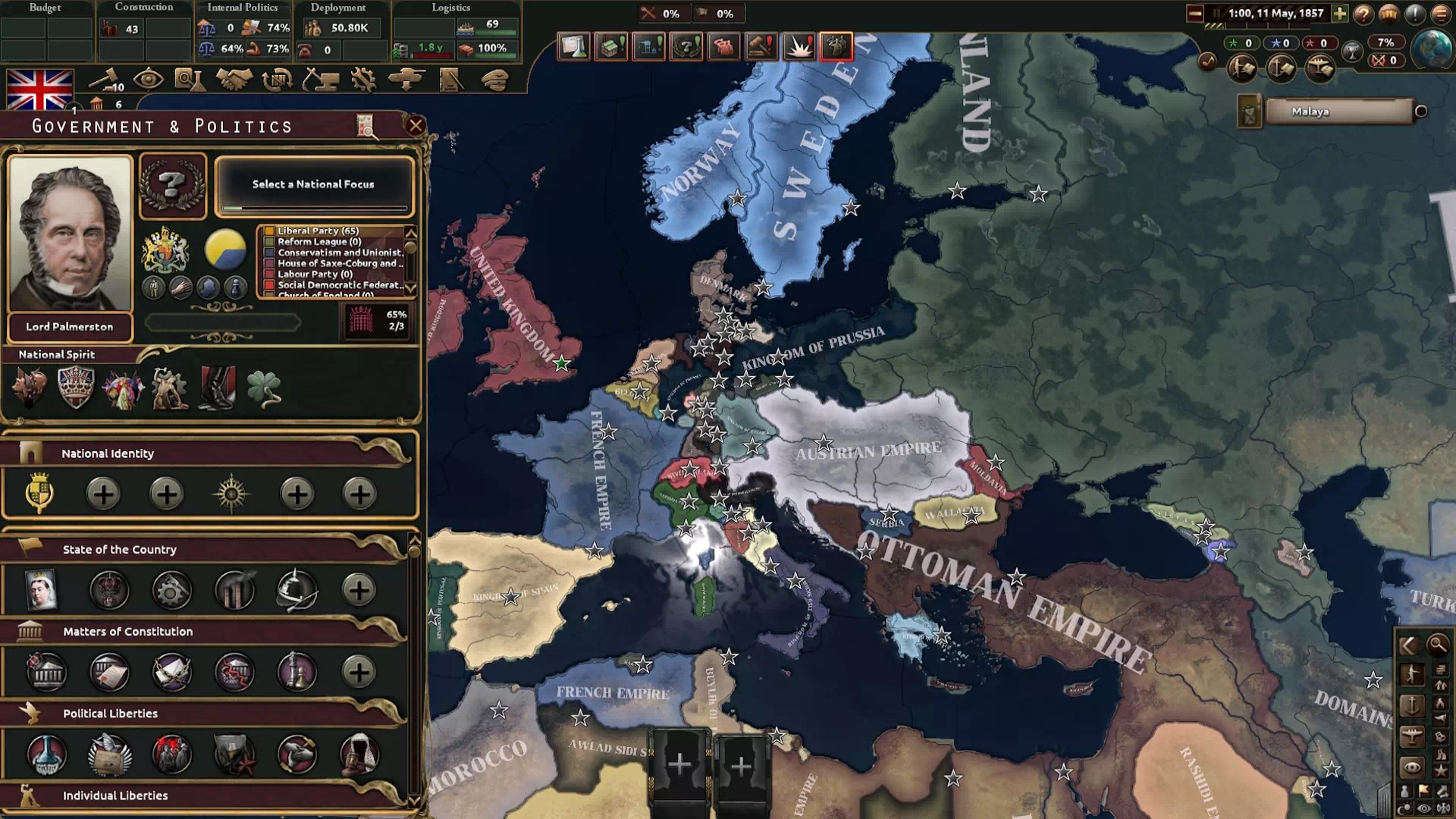Click the explosion alert icon

[799, 47]
